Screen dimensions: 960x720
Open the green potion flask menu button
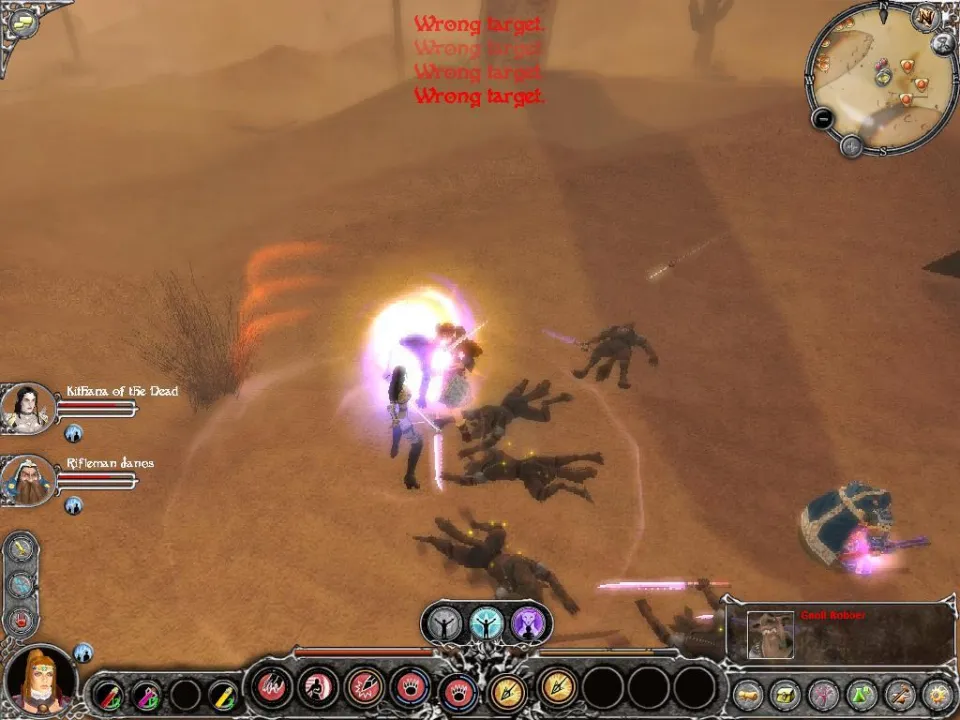861,692
